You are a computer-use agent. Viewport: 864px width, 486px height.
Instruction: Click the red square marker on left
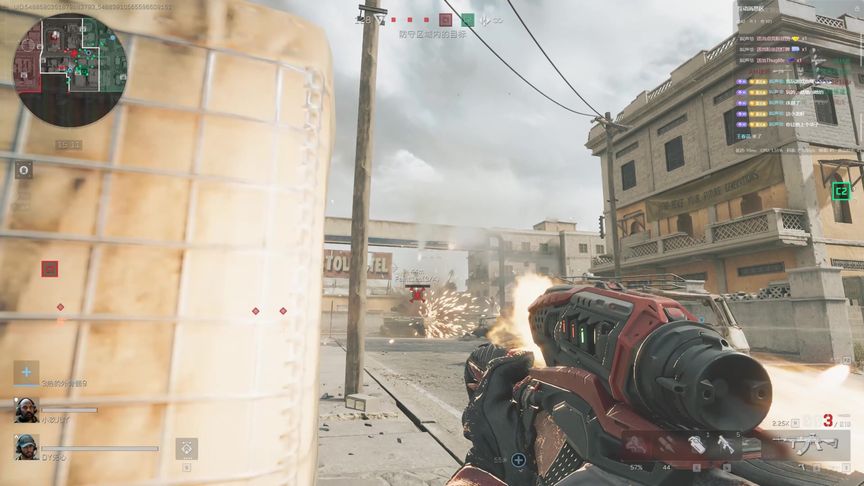coord(49,268)
